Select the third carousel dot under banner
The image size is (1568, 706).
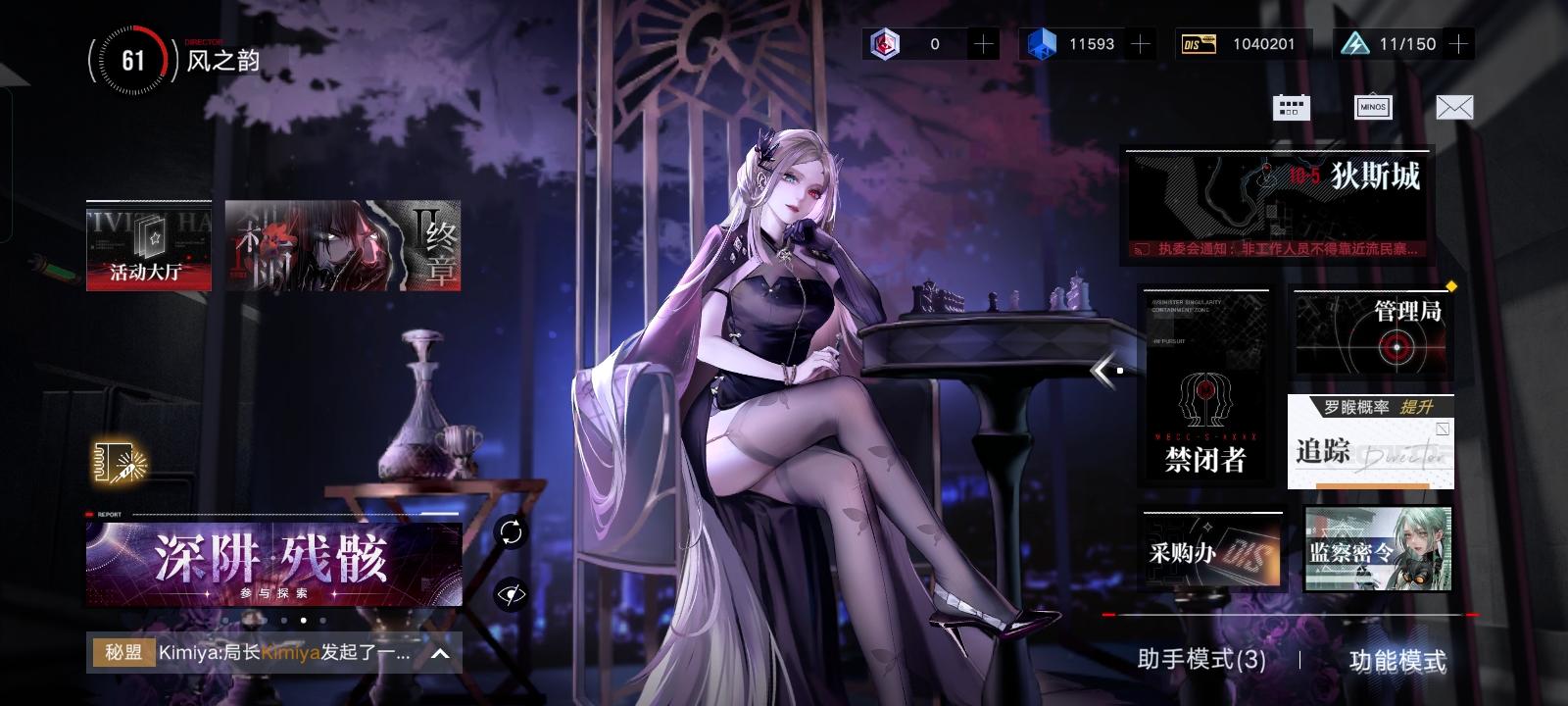tap(303, 621)
